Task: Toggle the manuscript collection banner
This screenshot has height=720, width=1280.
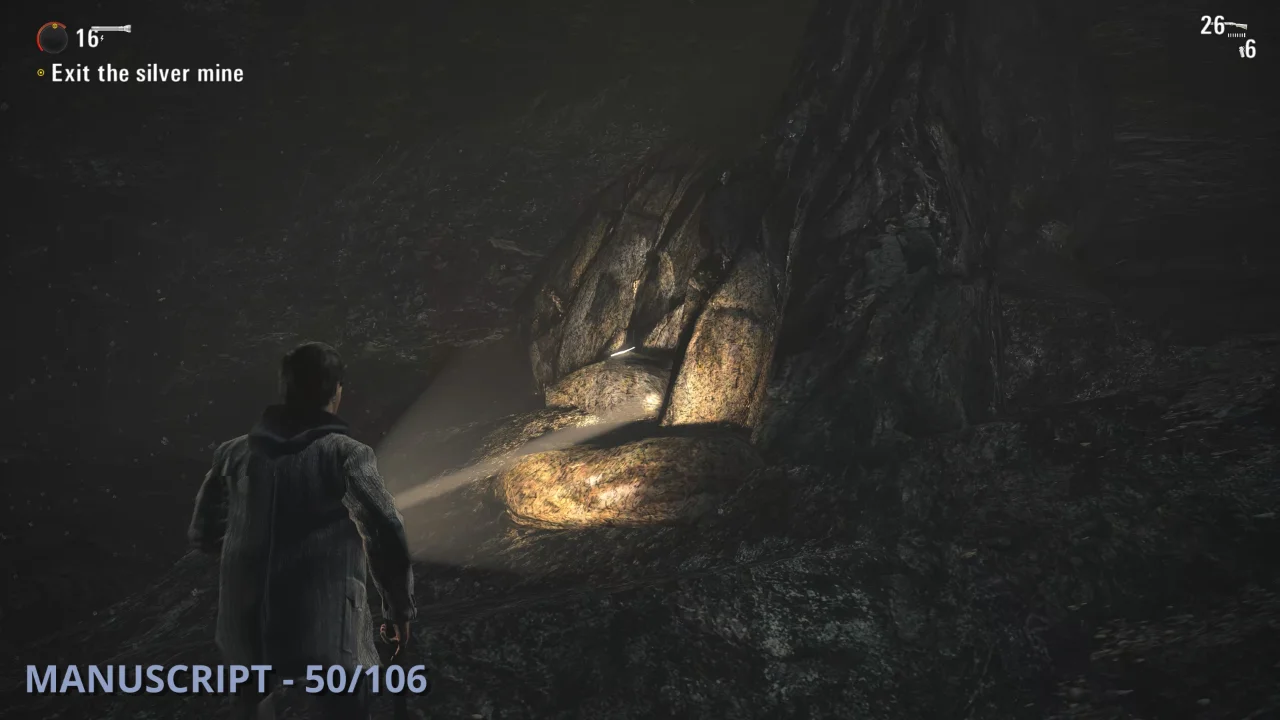Action: pyautogui.click(x=227, y=682)
